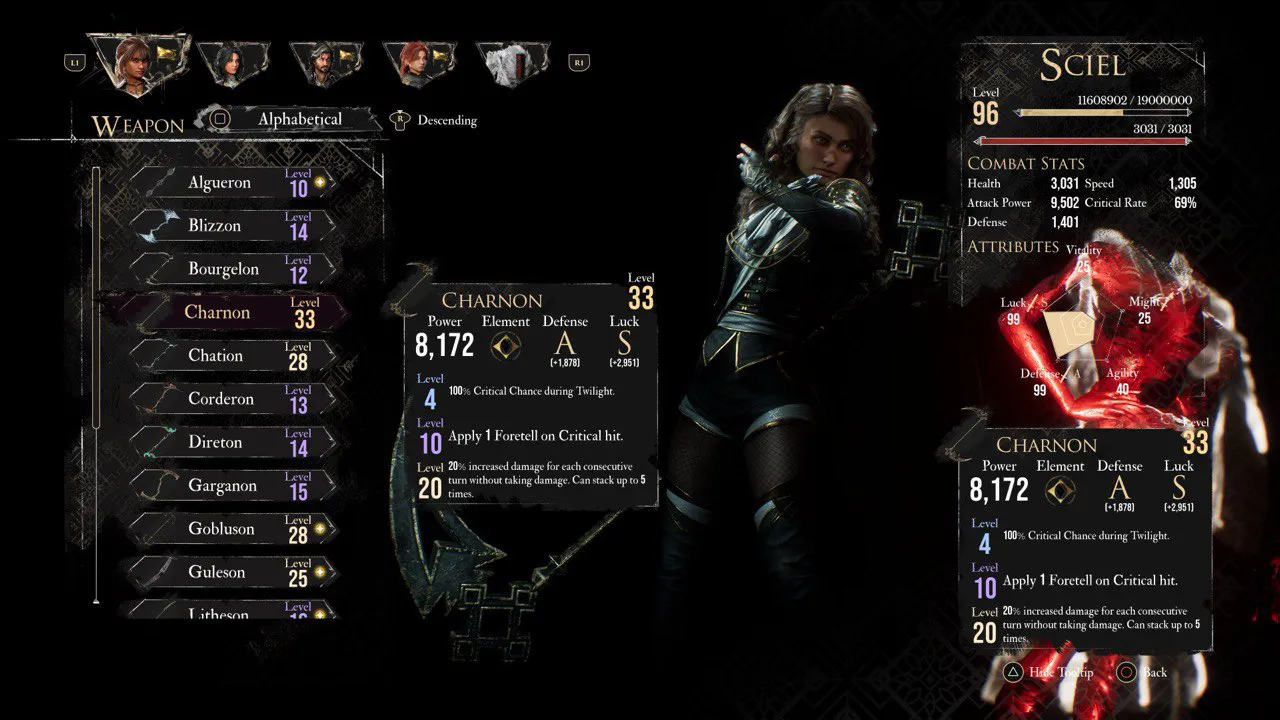Choose the Direton weapon
This screenshot has width=1280, height=720.
[232, 442]
